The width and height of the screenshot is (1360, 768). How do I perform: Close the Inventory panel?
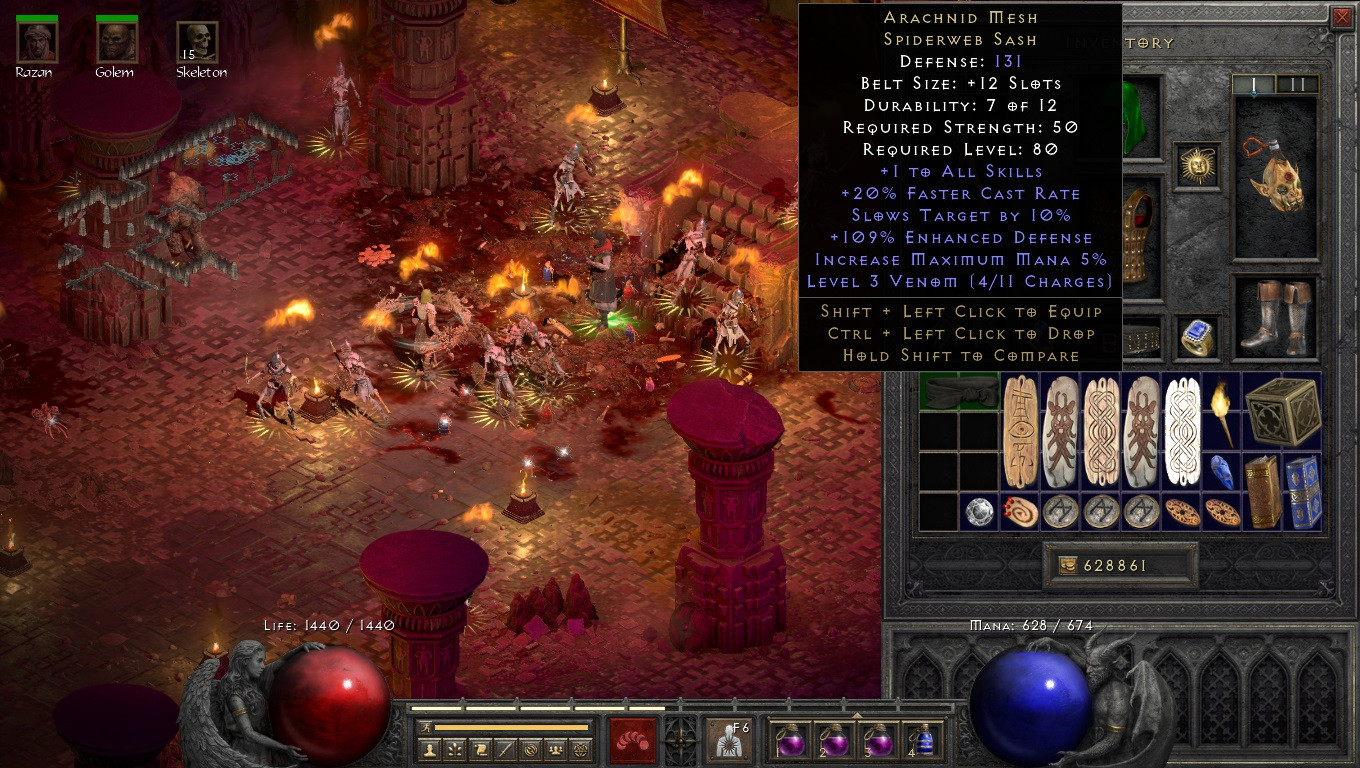(1344, 17)
